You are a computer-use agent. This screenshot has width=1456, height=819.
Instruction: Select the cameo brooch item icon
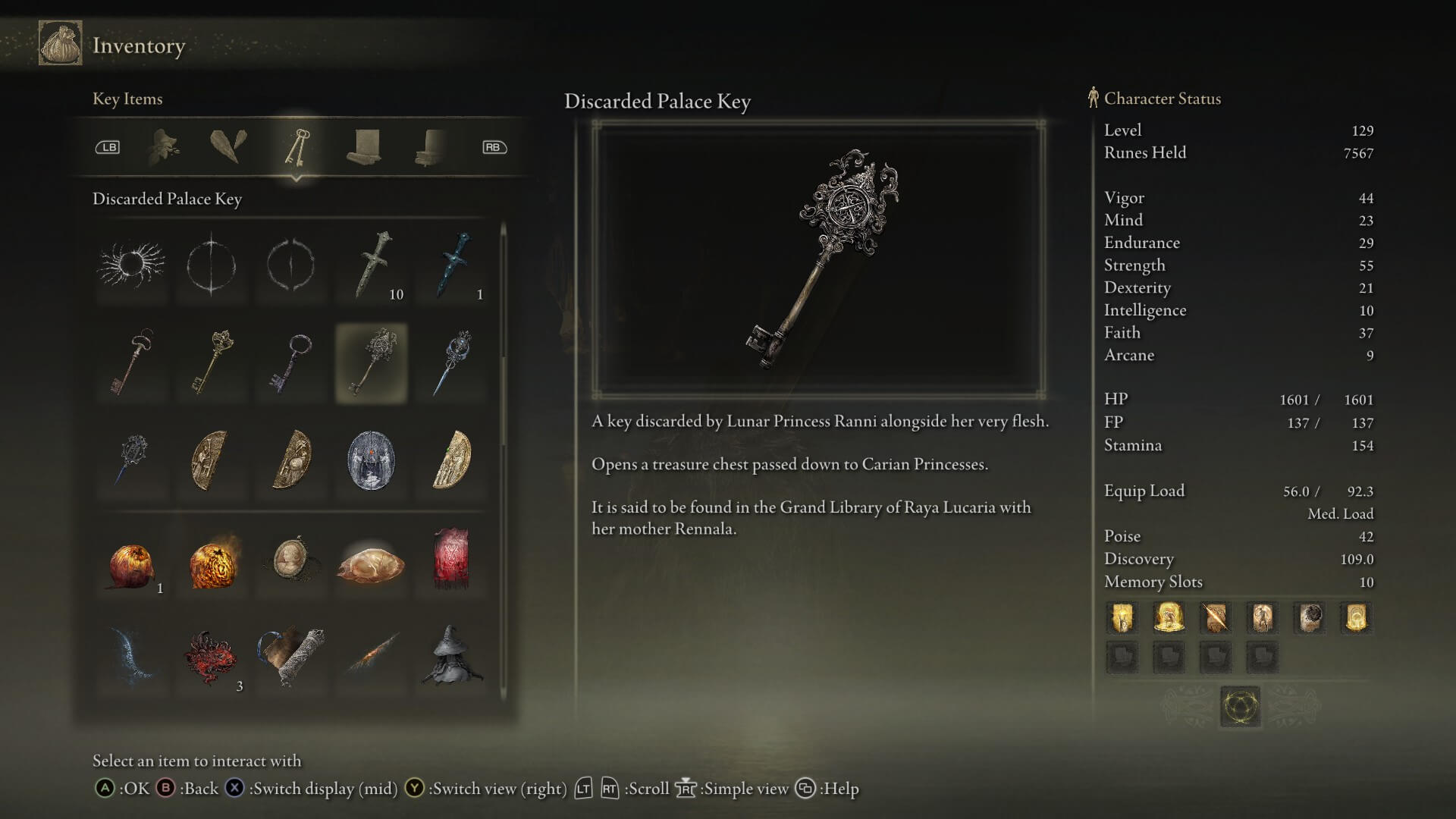coord(292,561)
